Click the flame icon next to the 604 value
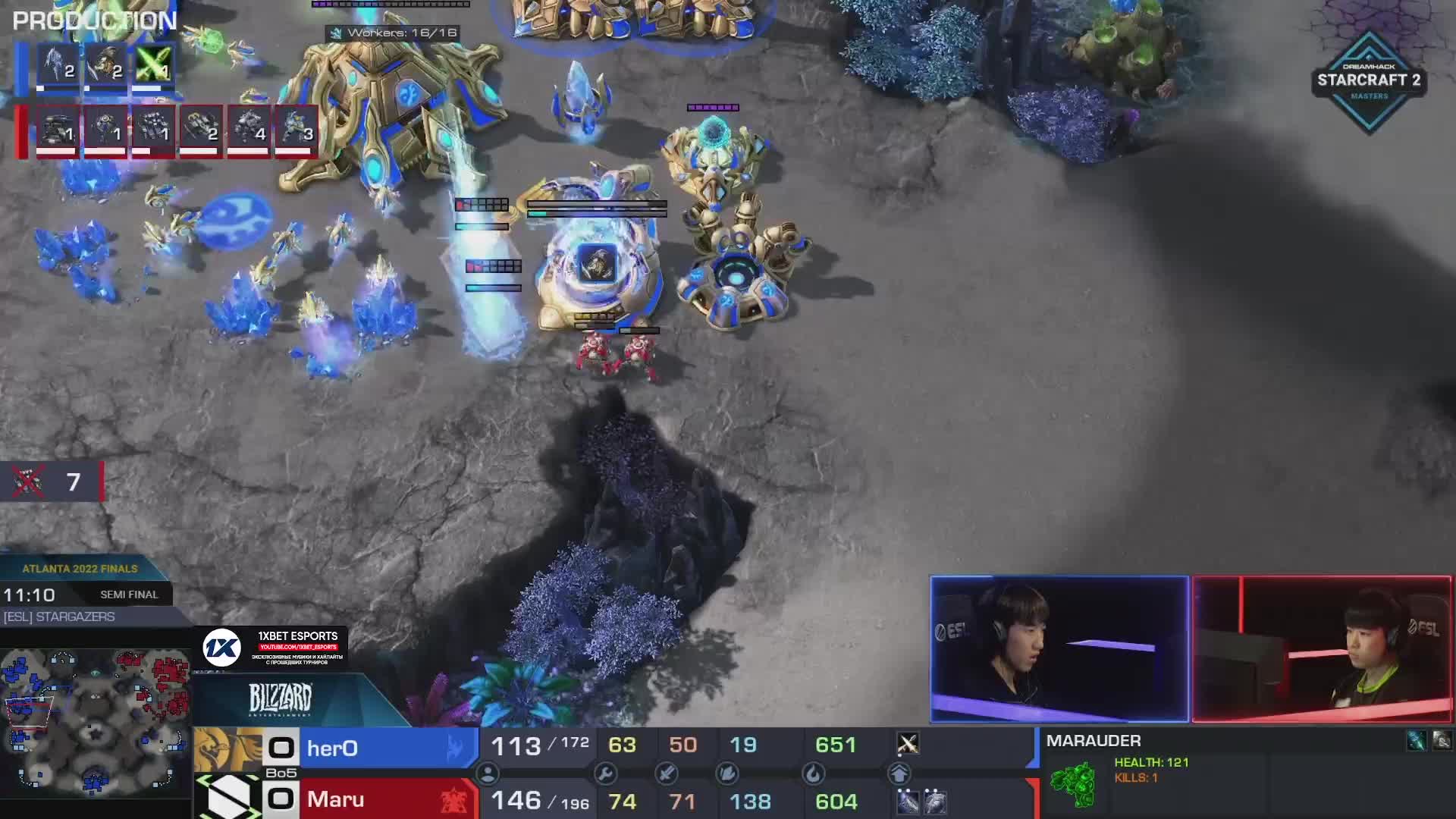The height and width of the screenshot is (819, 1456). tap(814, 774)
